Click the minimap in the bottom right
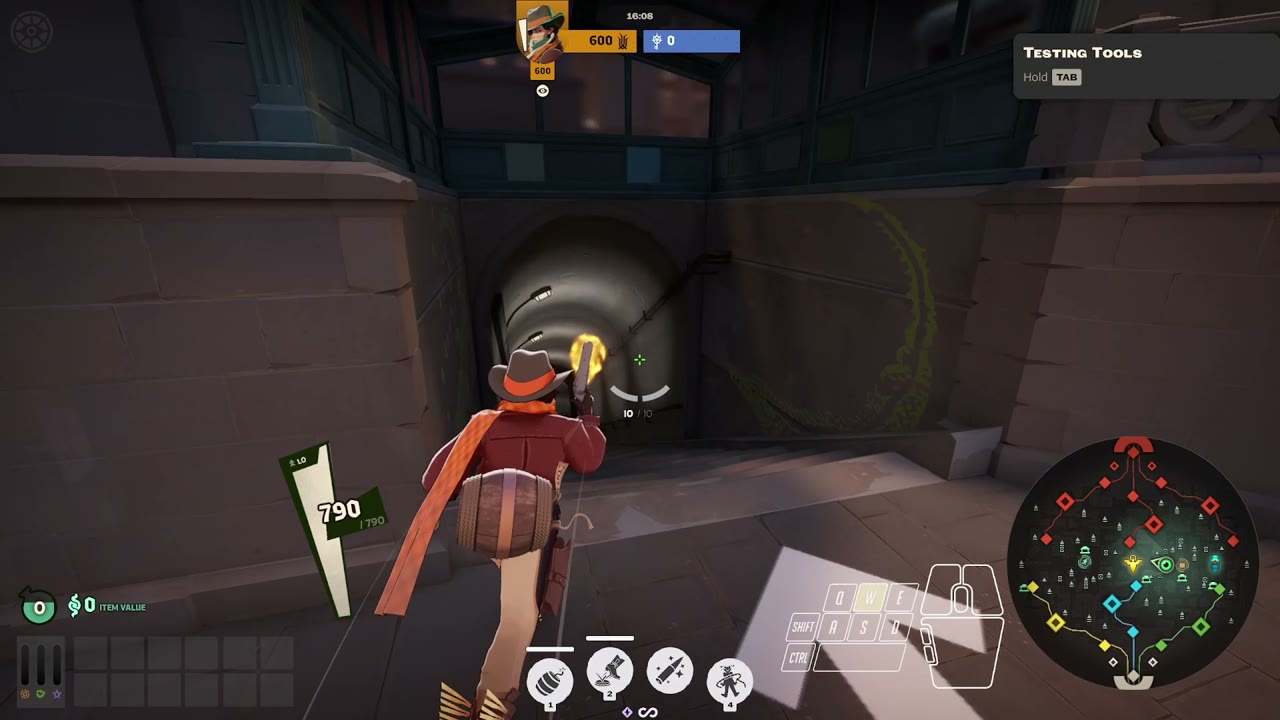 coord(1132,565)
